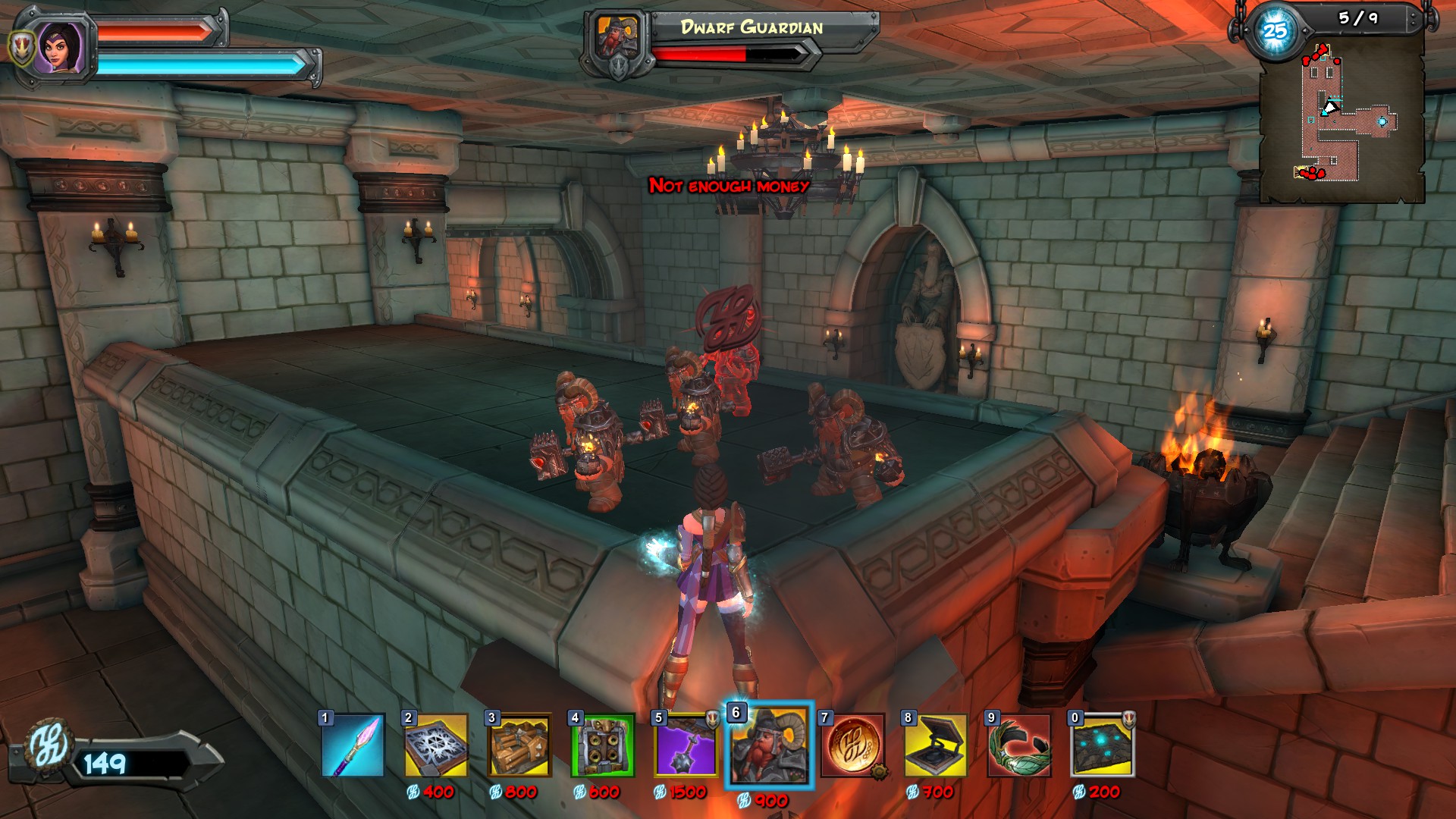Select the spring trap costing 700

[x=937, y=745]
